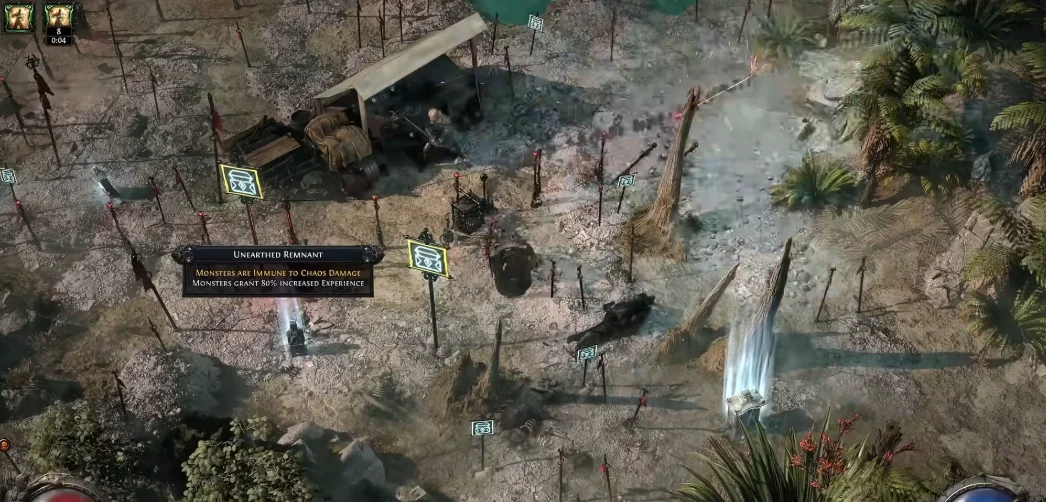Select the buff icon without a timer
This screenshot has height=502, width=1046.
click(19, 17)
